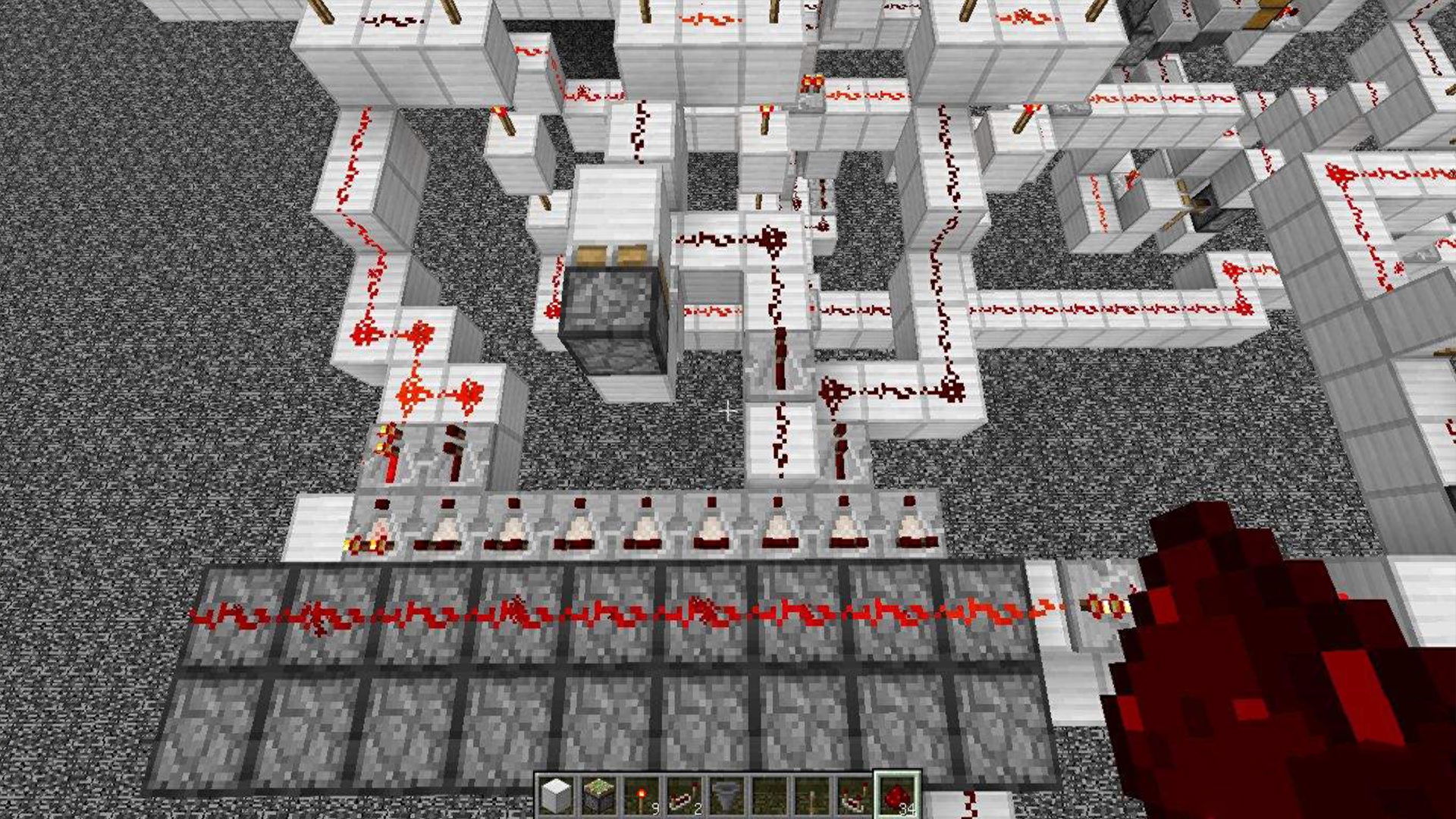This screenshot has width=1456, height=819.
Task: Choose the redstone torch slot
Action: [641, 796]
